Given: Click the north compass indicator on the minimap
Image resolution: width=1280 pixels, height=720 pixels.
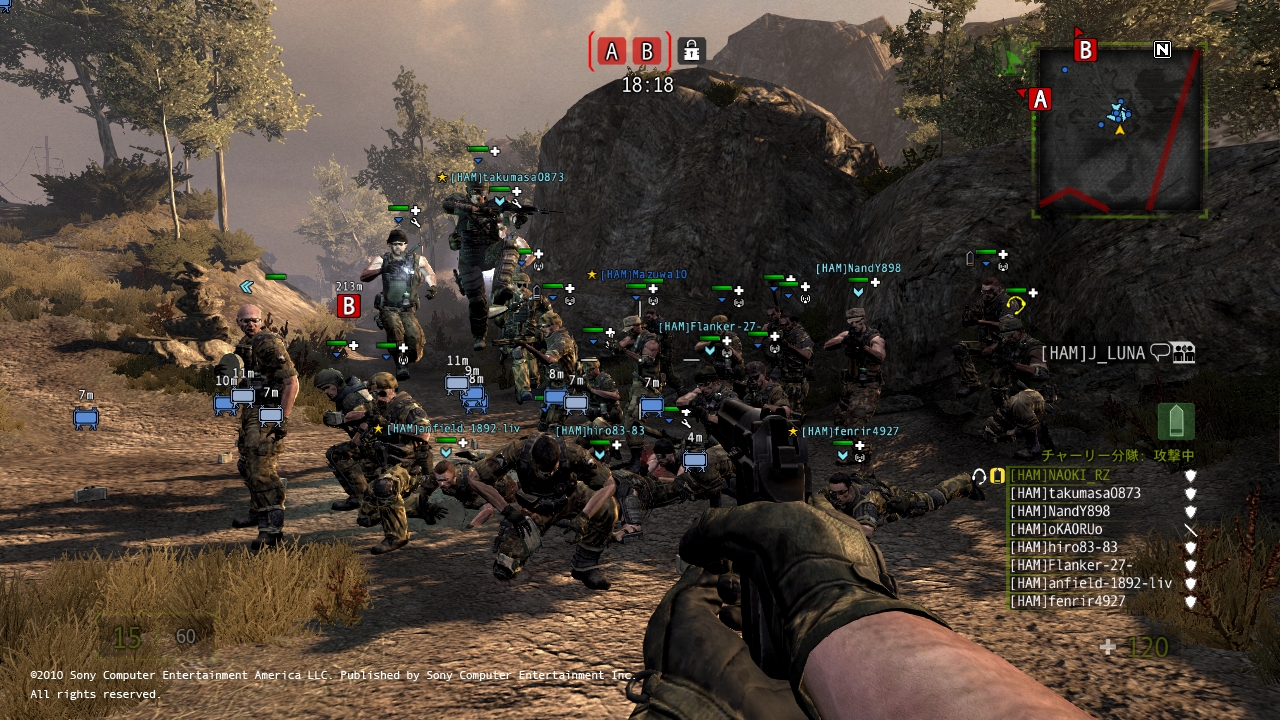Looking at the screenshot, I should tap(1162, 49).
